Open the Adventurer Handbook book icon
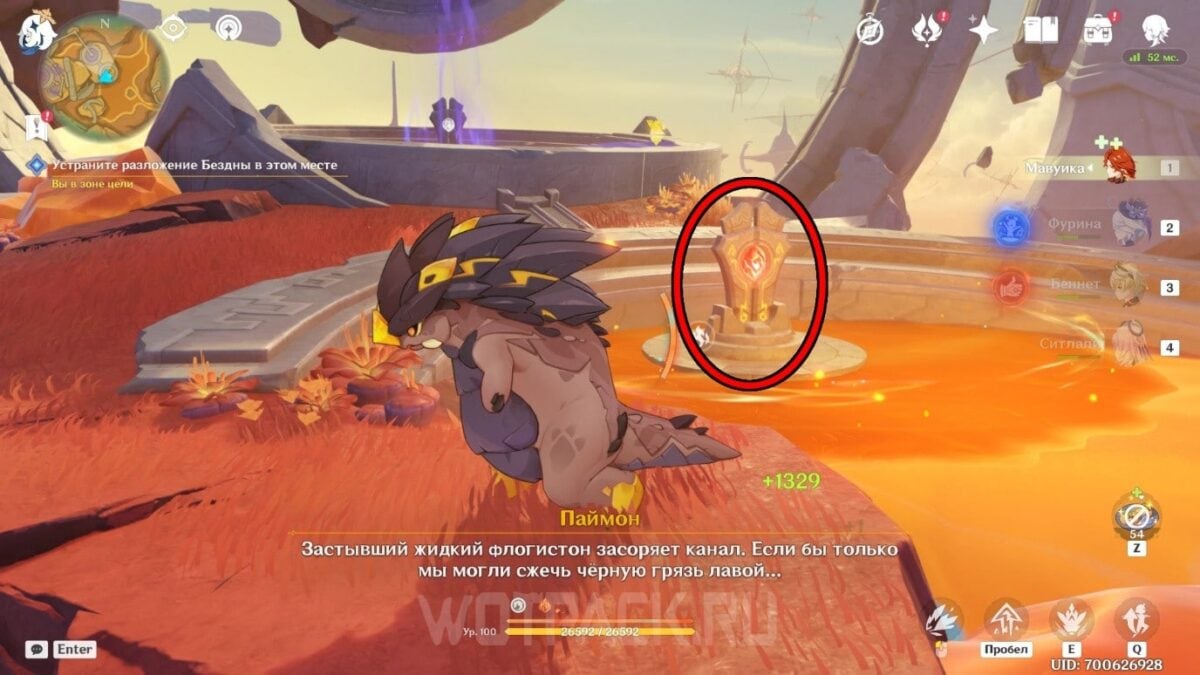The image size is (1200, 675). coord(1041,30)
